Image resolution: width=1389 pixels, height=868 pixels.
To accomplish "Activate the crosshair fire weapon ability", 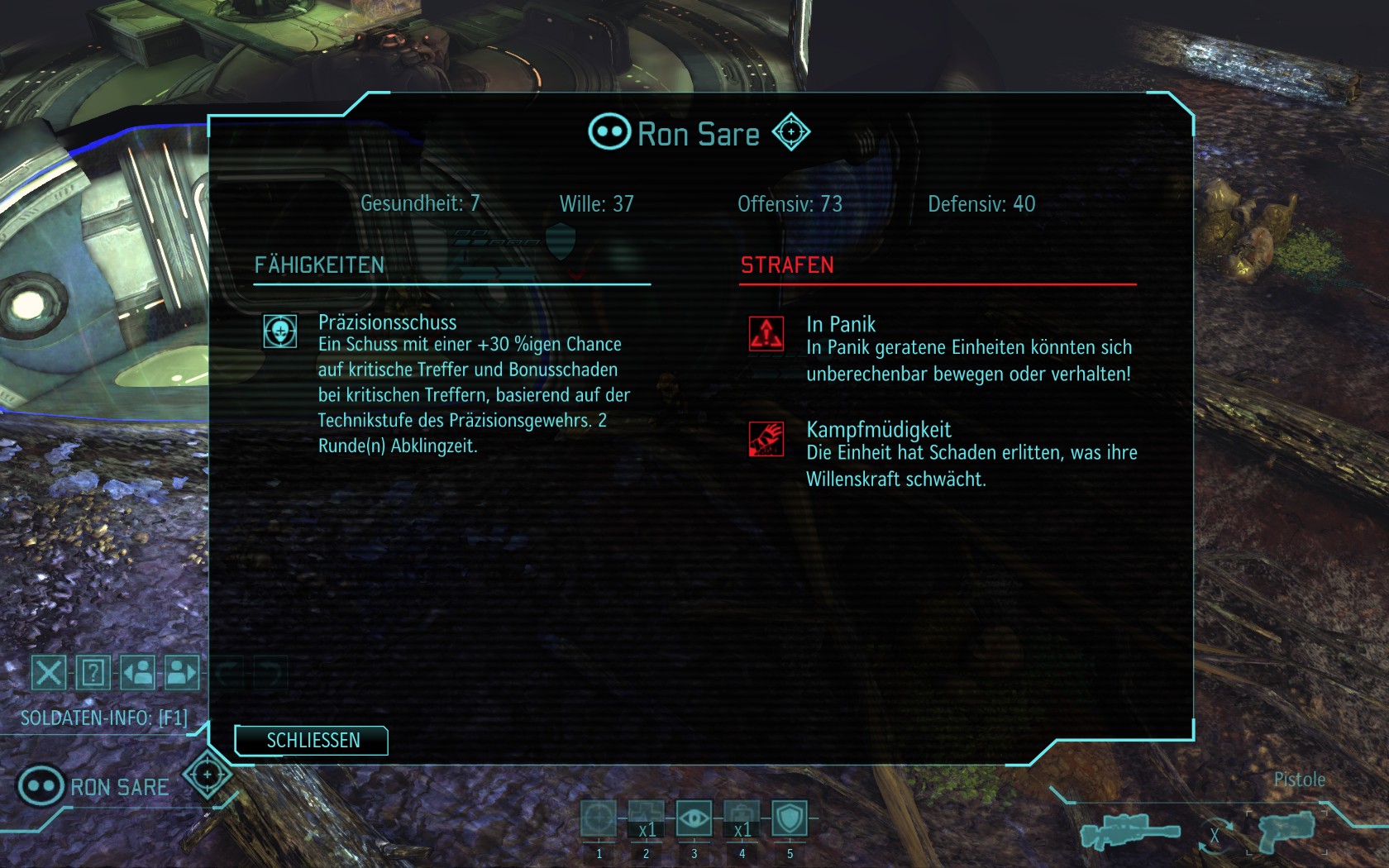I will point(599,819).
